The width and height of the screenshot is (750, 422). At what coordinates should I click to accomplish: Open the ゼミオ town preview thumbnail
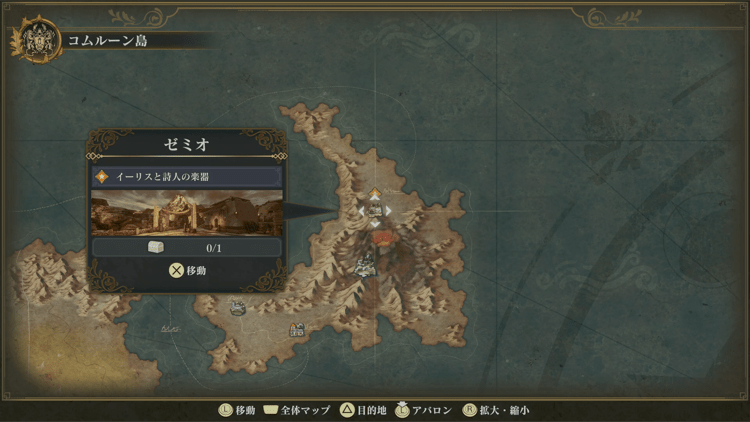(186, 211)
